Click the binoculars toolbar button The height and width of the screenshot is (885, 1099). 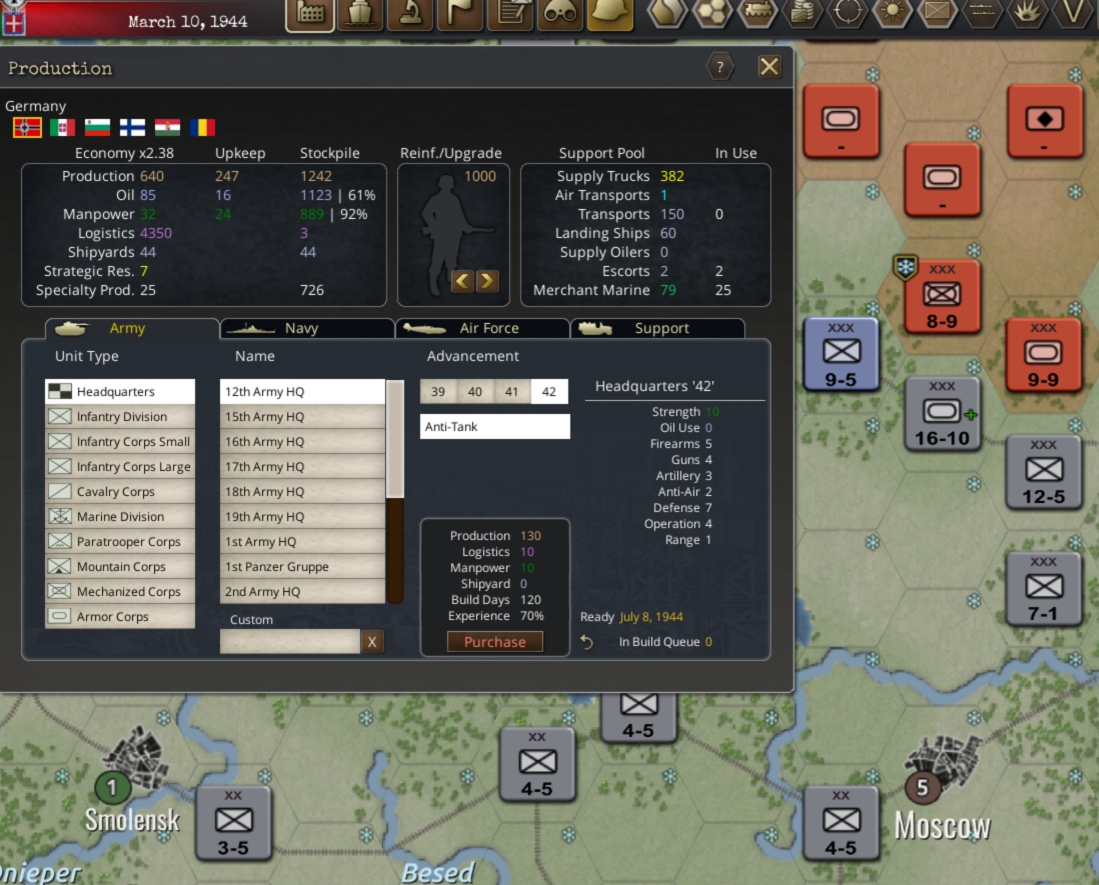[560, 15]
